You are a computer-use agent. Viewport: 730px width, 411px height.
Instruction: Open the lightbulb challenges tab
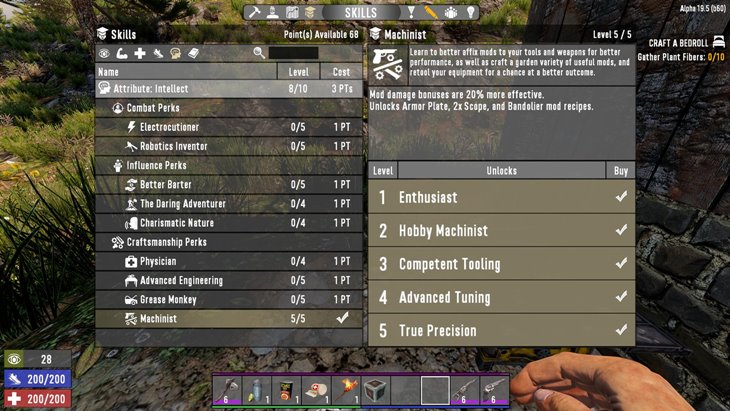471,12
